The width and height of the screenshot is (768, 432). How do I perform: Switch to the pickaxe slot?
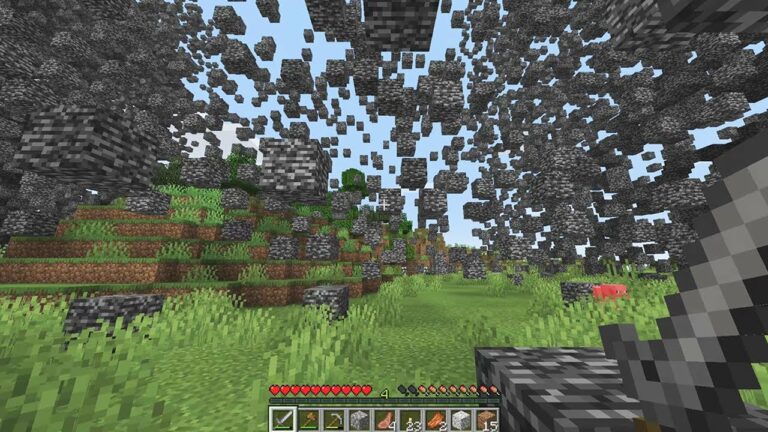point(334,419)
